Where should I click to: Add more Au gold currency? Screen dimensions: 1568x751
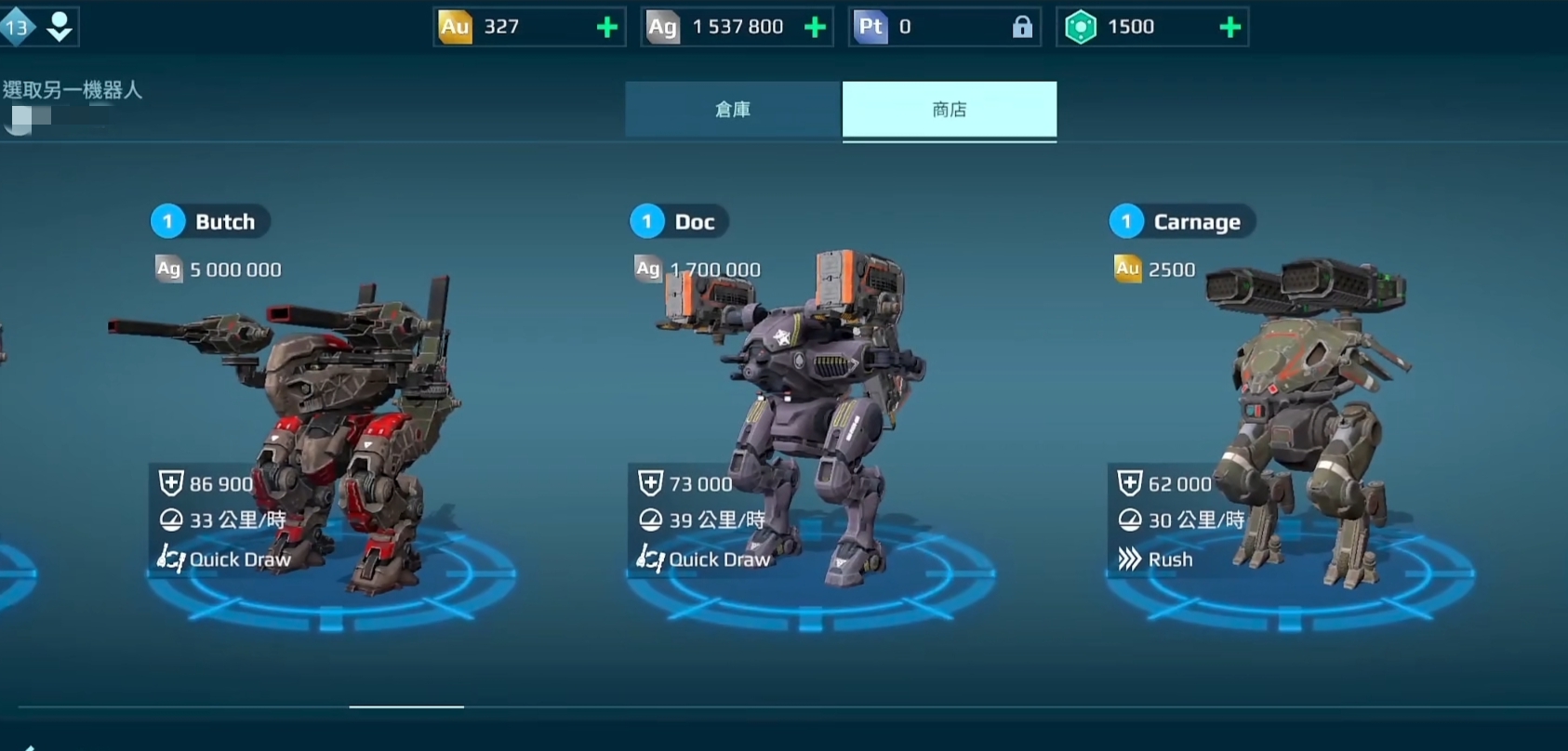(x=607, y=27)
